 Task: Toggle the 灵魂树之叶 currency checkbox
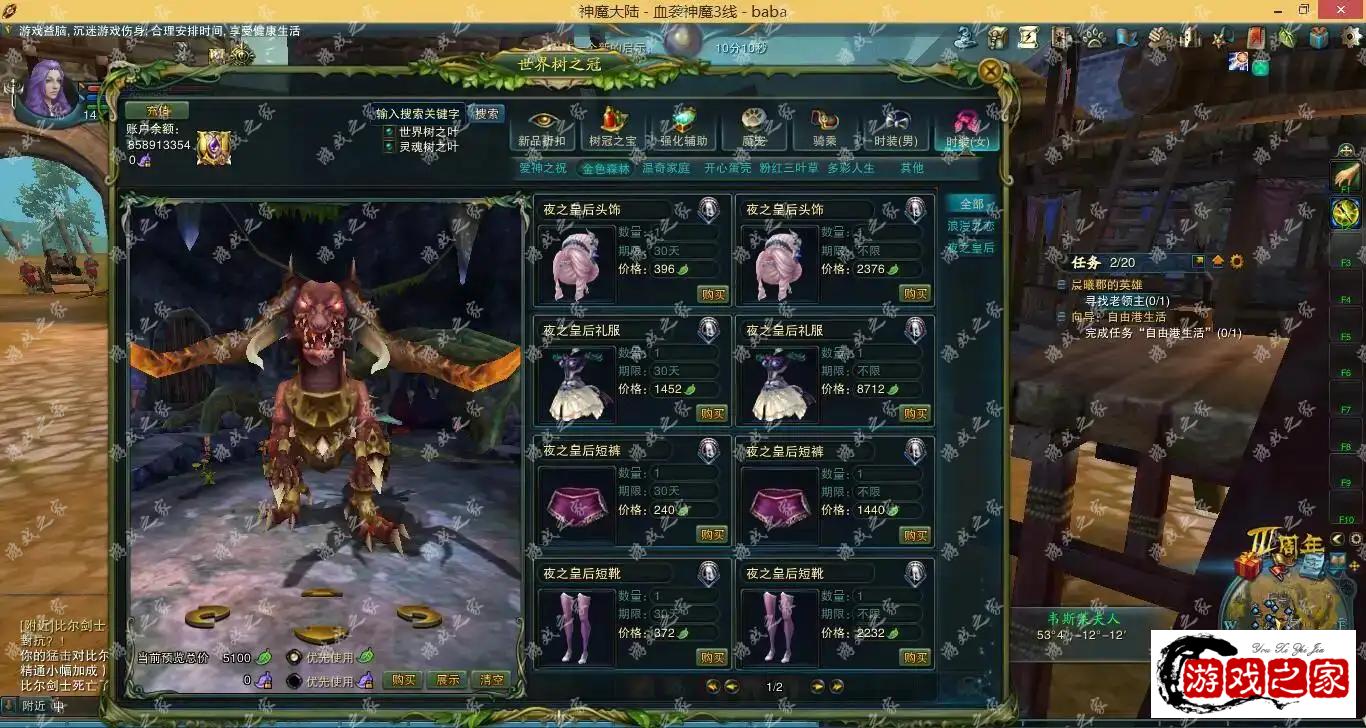pos(390,146)
